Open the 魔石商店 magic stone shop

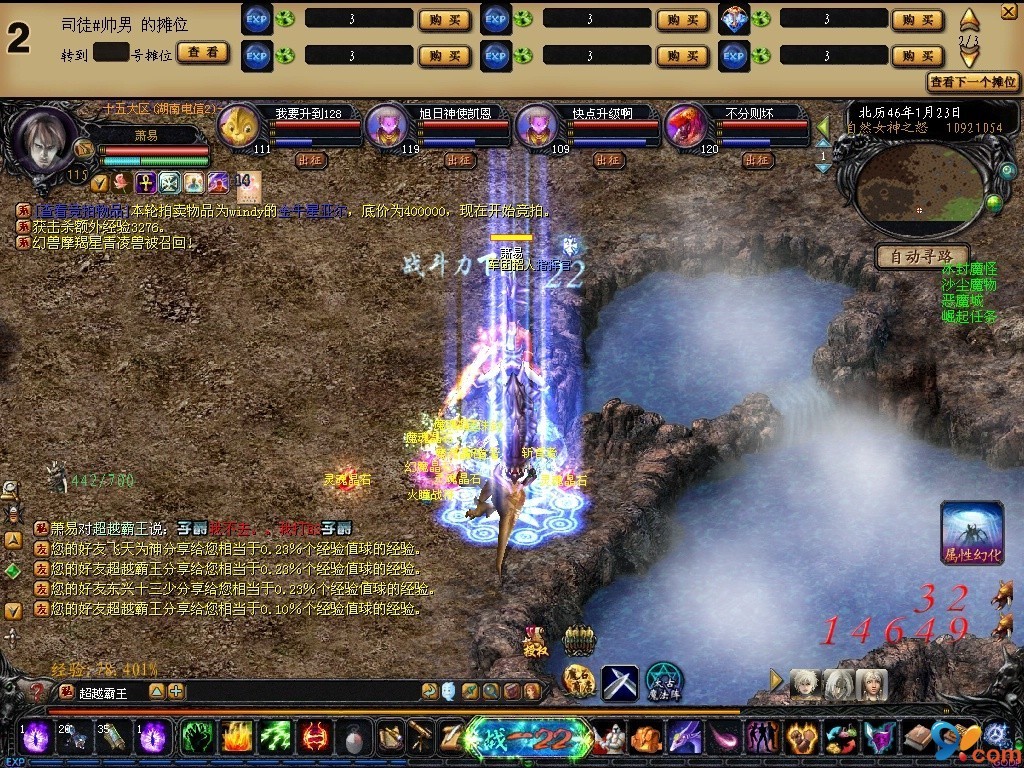point(578,681)
